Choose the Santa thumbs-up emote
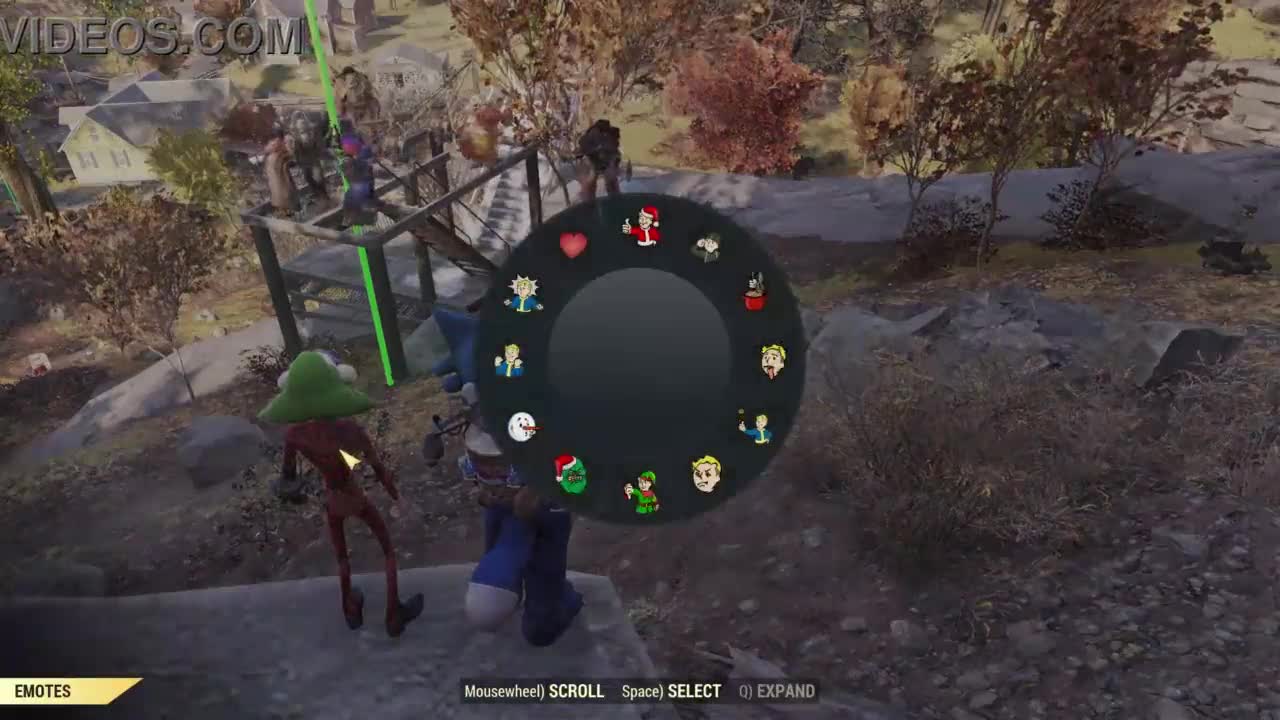This screenshot has height=720, width=1280. (x=642, y=227)
